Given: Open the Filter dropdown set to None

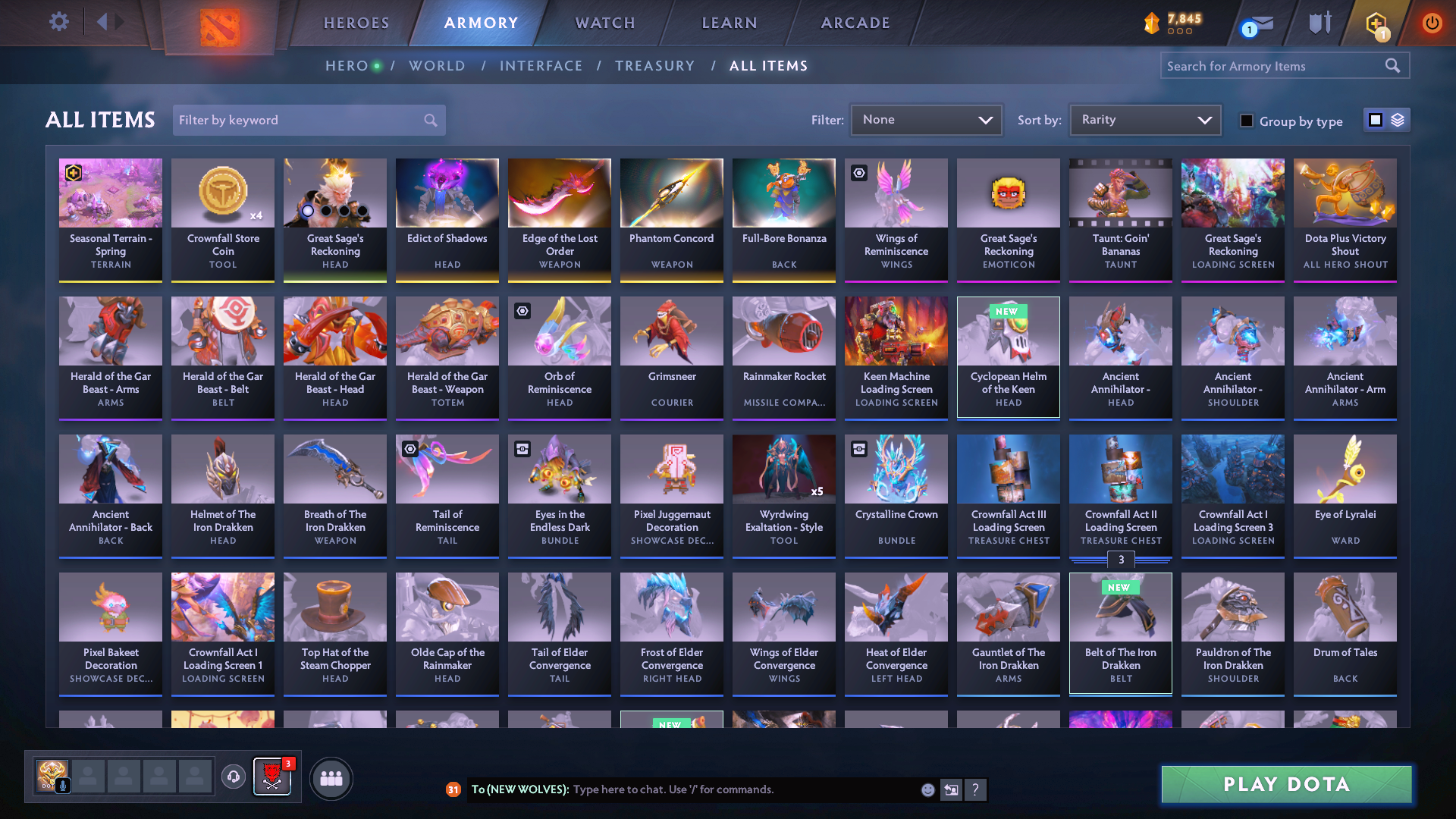Looking at the screenshot, I should tap(926, 119).
